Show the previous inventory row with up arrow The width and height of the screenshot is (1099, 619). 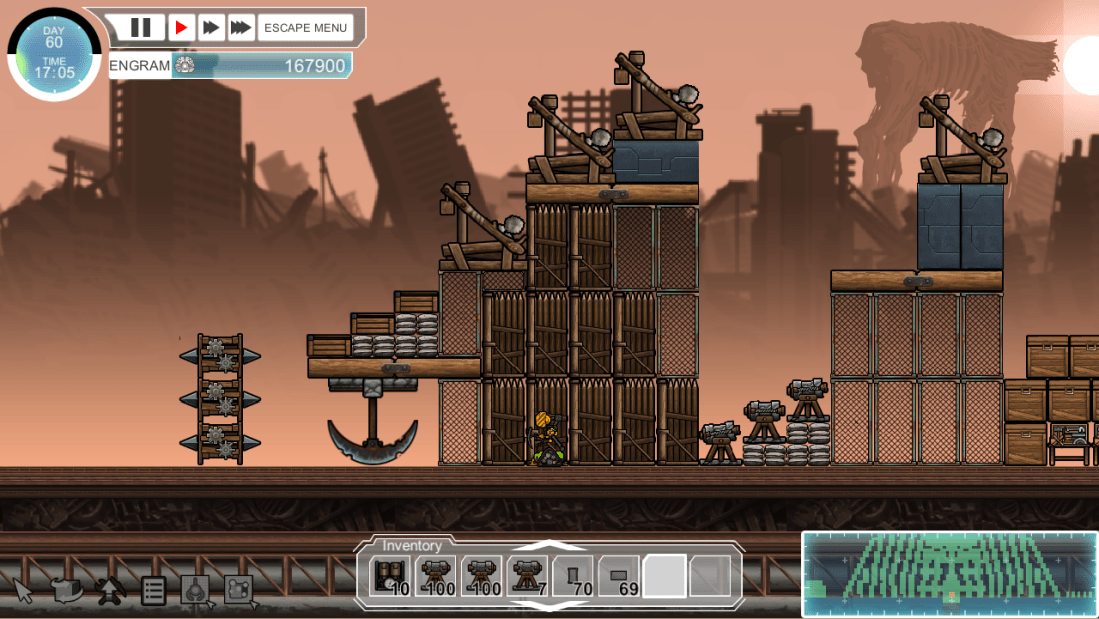[x=550, y=546]
